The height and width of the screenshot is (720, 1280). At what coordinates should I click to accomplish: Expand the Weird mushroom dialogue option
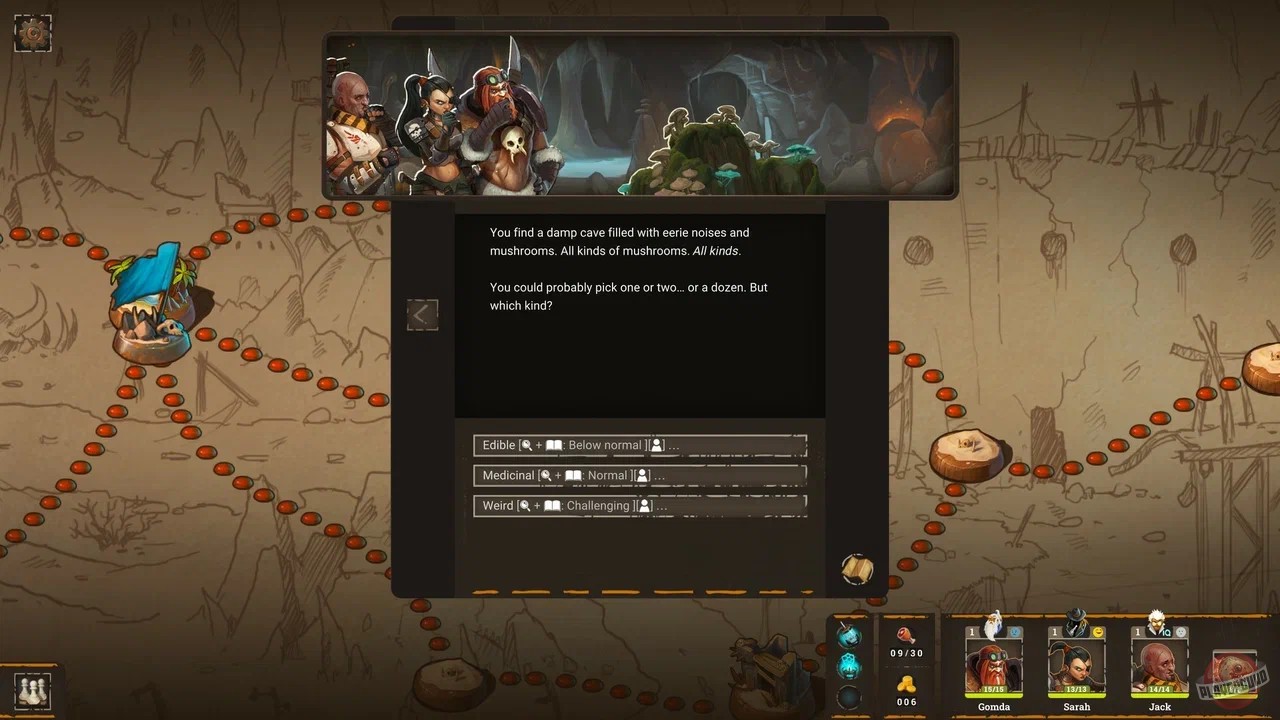coord(640,506)
